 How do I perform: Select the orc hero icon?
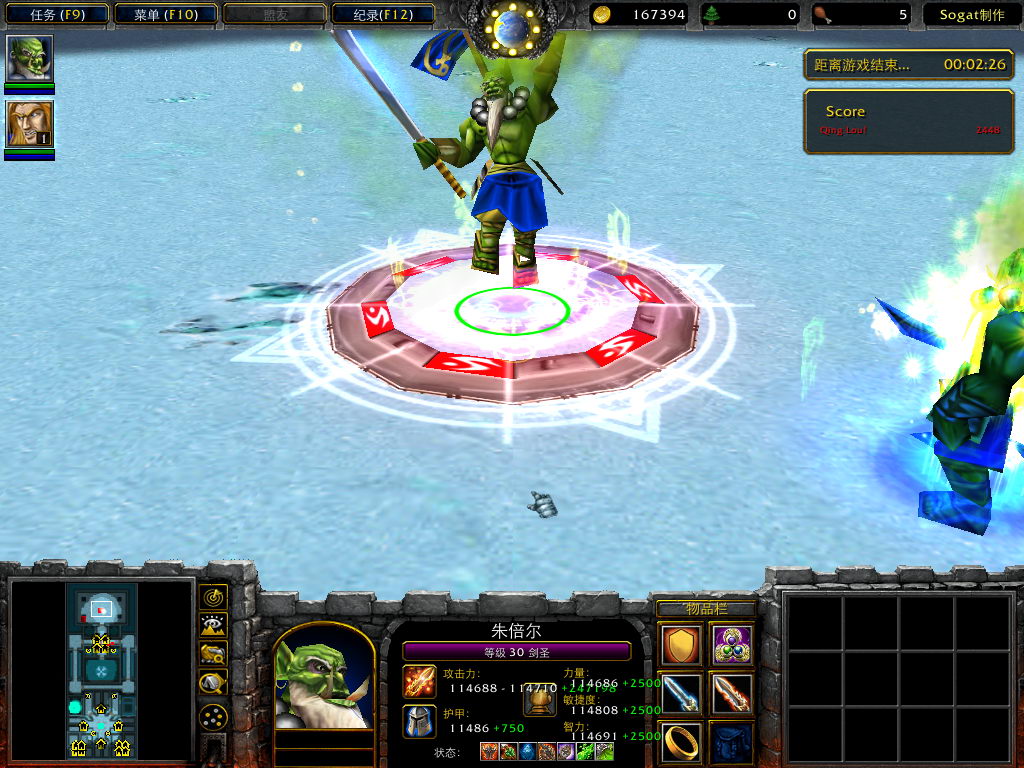click(x=30, y=58)
